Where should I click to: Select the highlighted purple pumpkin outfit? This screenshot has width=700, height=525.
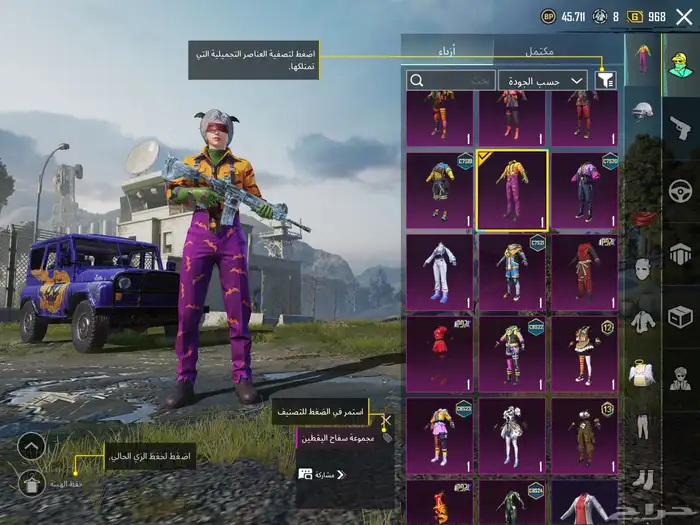pos(511,190)
